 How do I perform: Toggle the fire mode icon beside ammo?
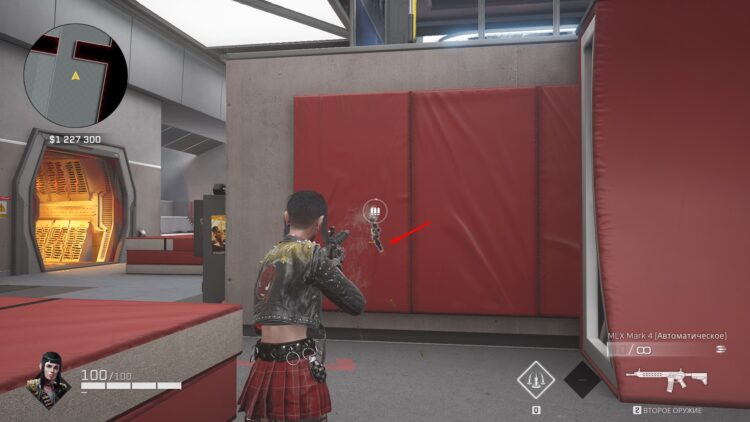click(720, 350)
